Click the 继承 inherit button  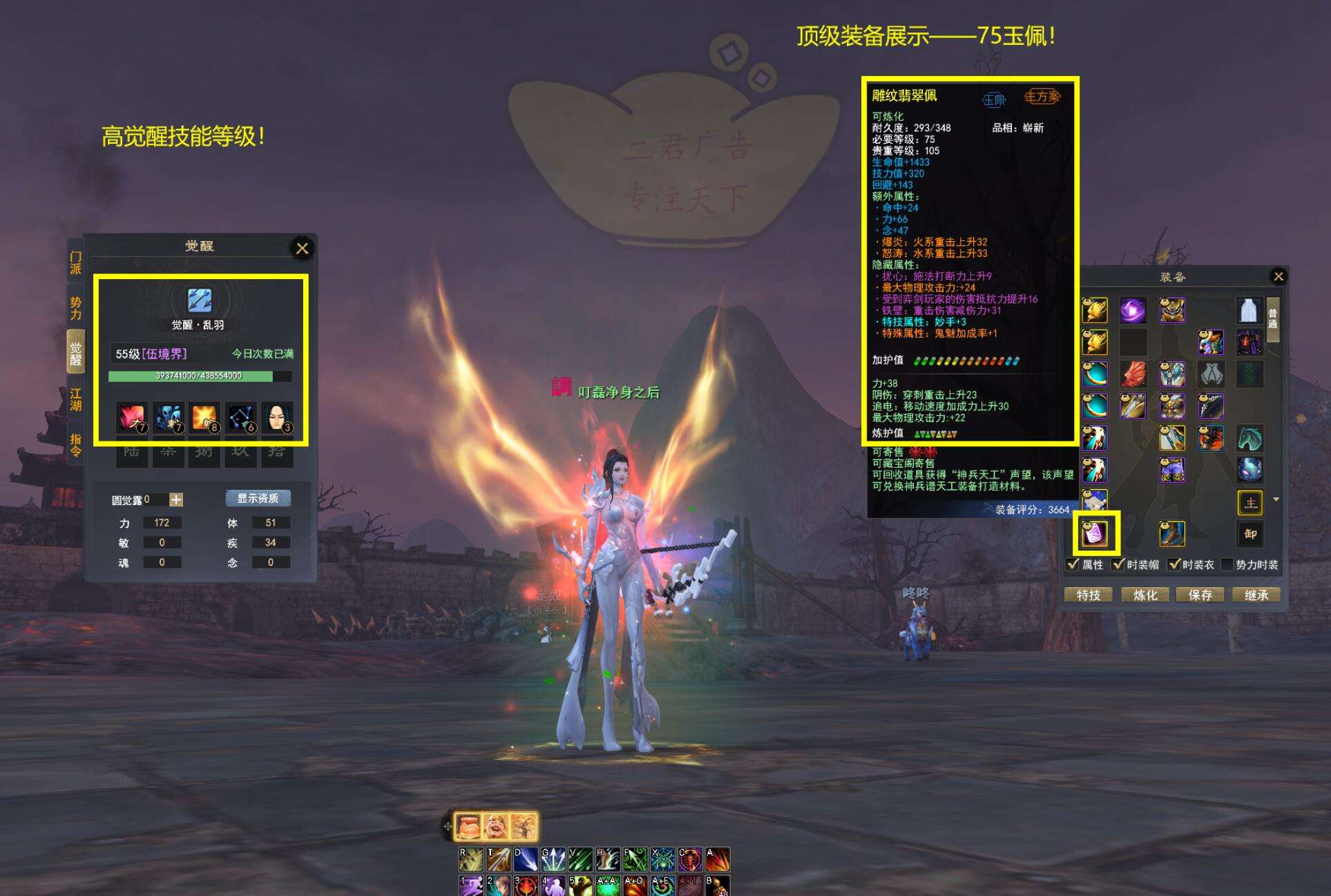[x=1256, y=595]
